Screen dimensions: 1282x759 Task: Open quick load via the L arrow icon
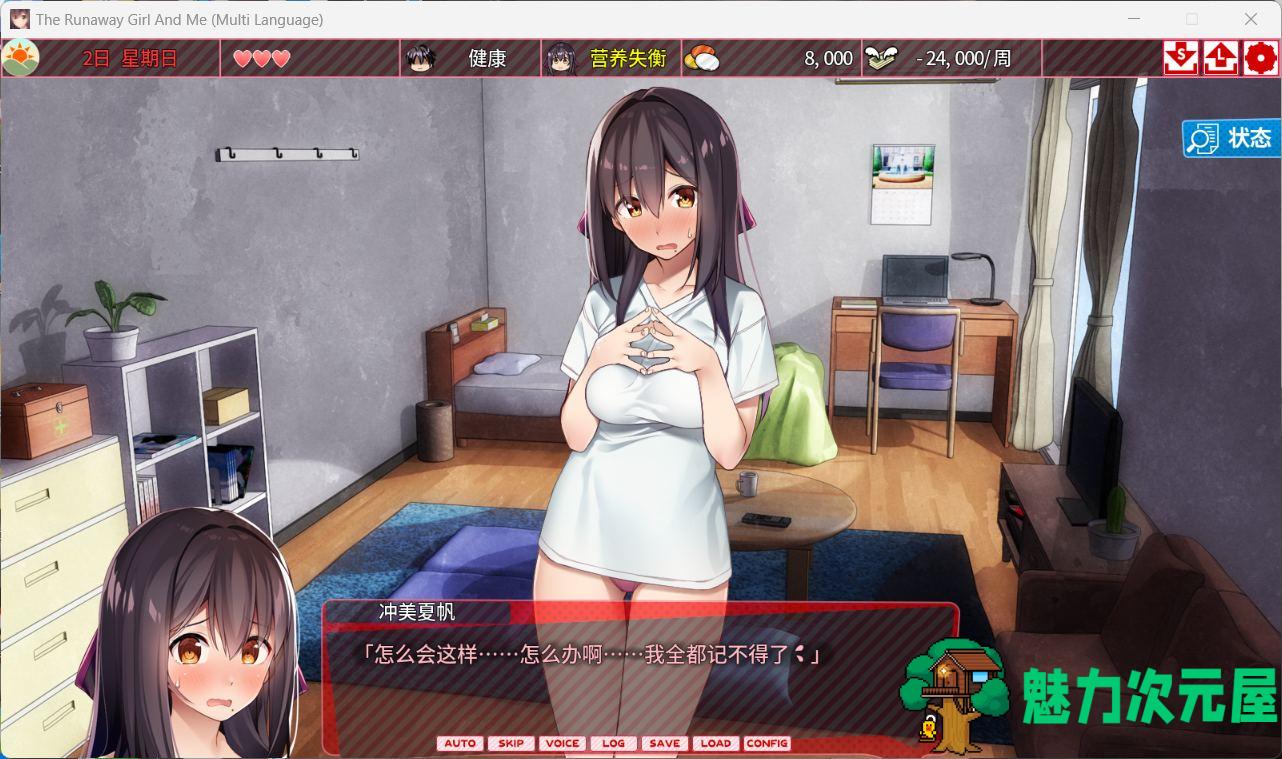point(1220,57)
